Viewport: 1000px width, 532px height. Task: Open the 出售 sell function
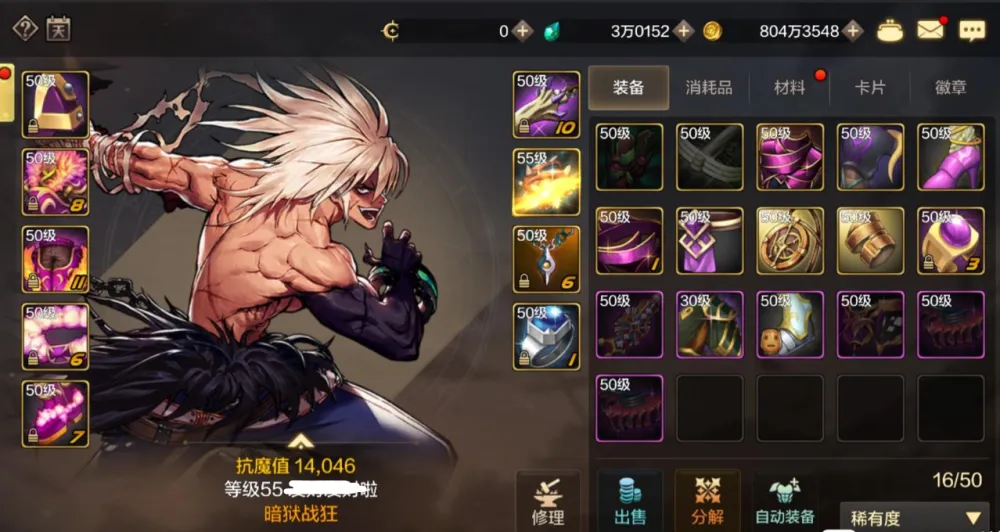(x=629, y=500)
